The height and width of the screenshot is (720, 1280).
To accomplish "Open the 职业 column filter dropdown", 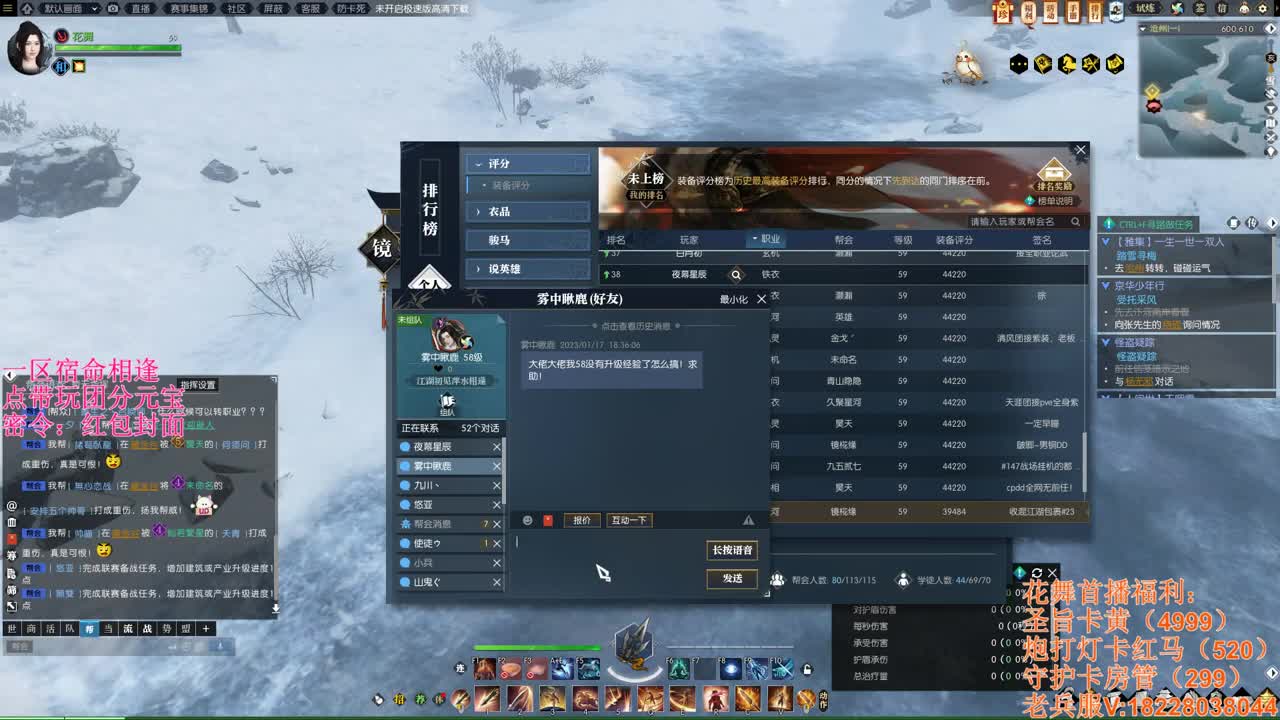I will point(766,239).
